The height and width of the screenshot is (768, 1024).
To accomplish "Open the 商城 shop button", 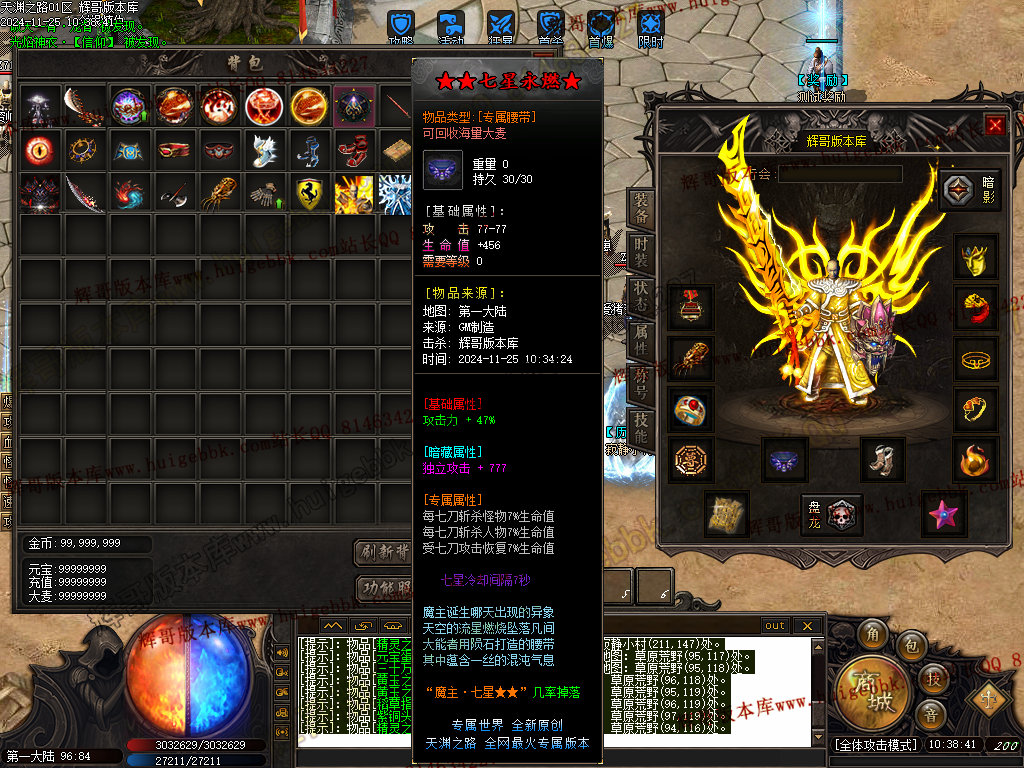I will tap(866, 689).
